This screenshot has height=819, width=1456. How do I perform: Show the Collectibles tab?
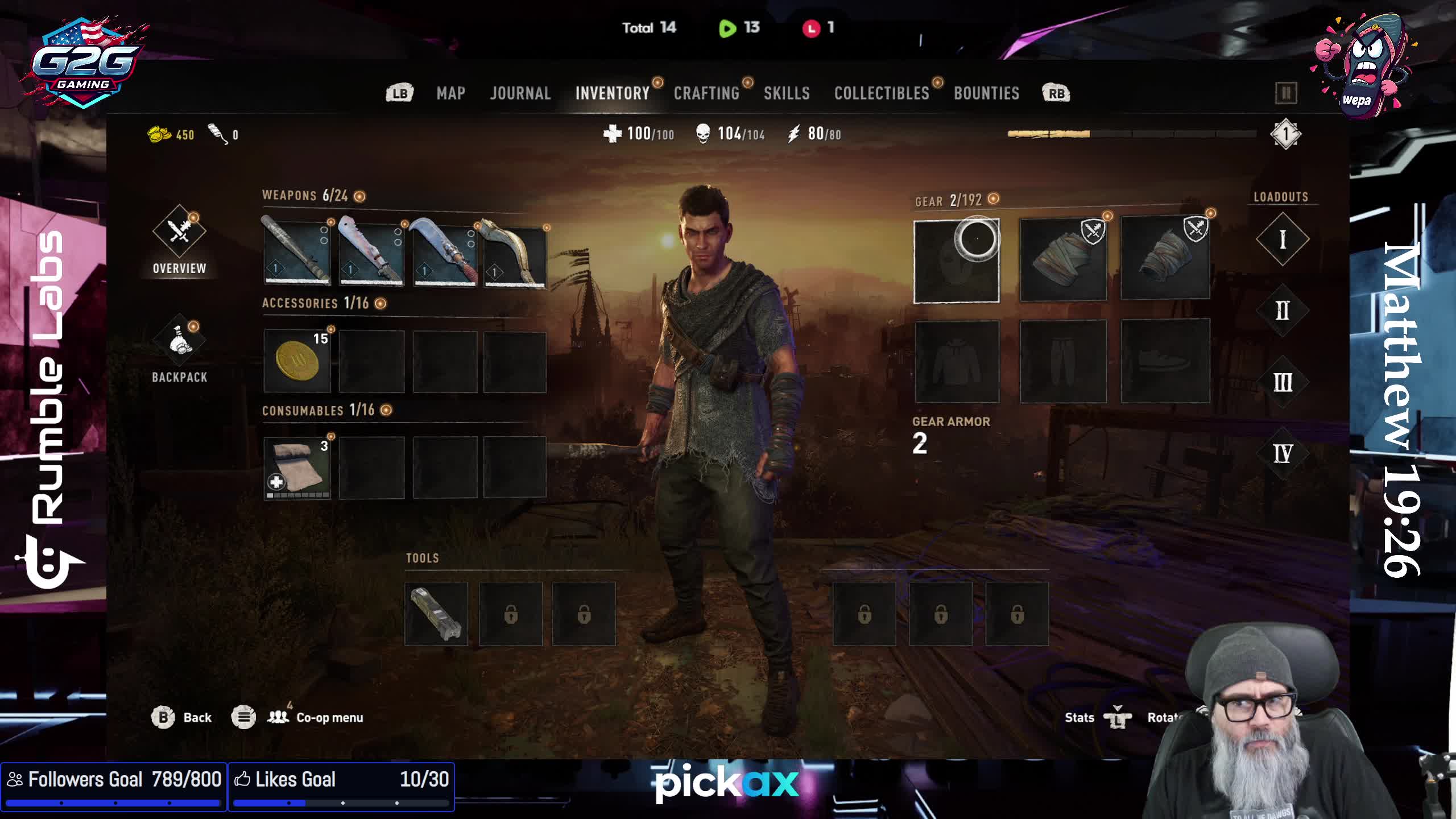[x=882, y=93]
